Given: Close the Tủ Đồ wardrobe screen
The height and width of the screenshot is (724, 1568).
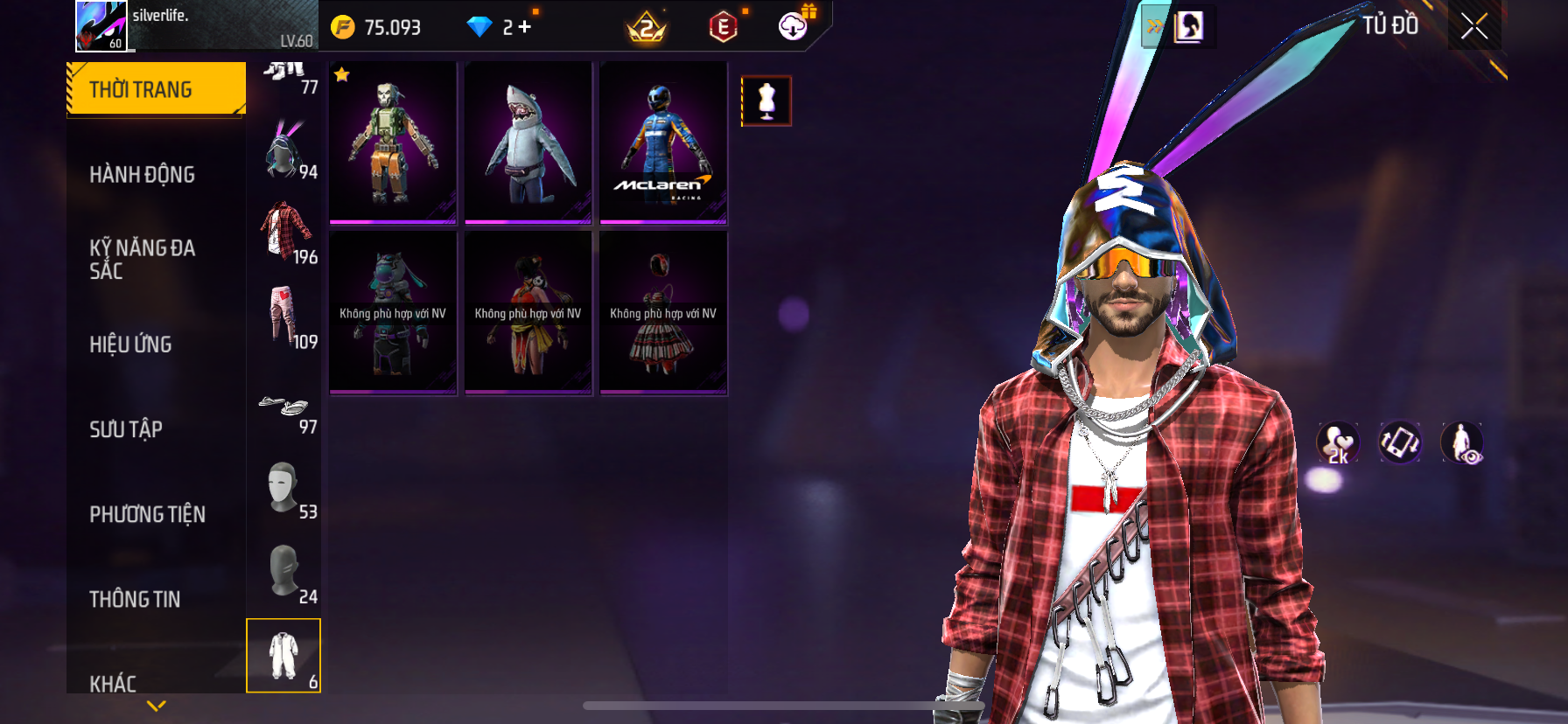Looking at the screenshot, I should tap(1473, 26).
